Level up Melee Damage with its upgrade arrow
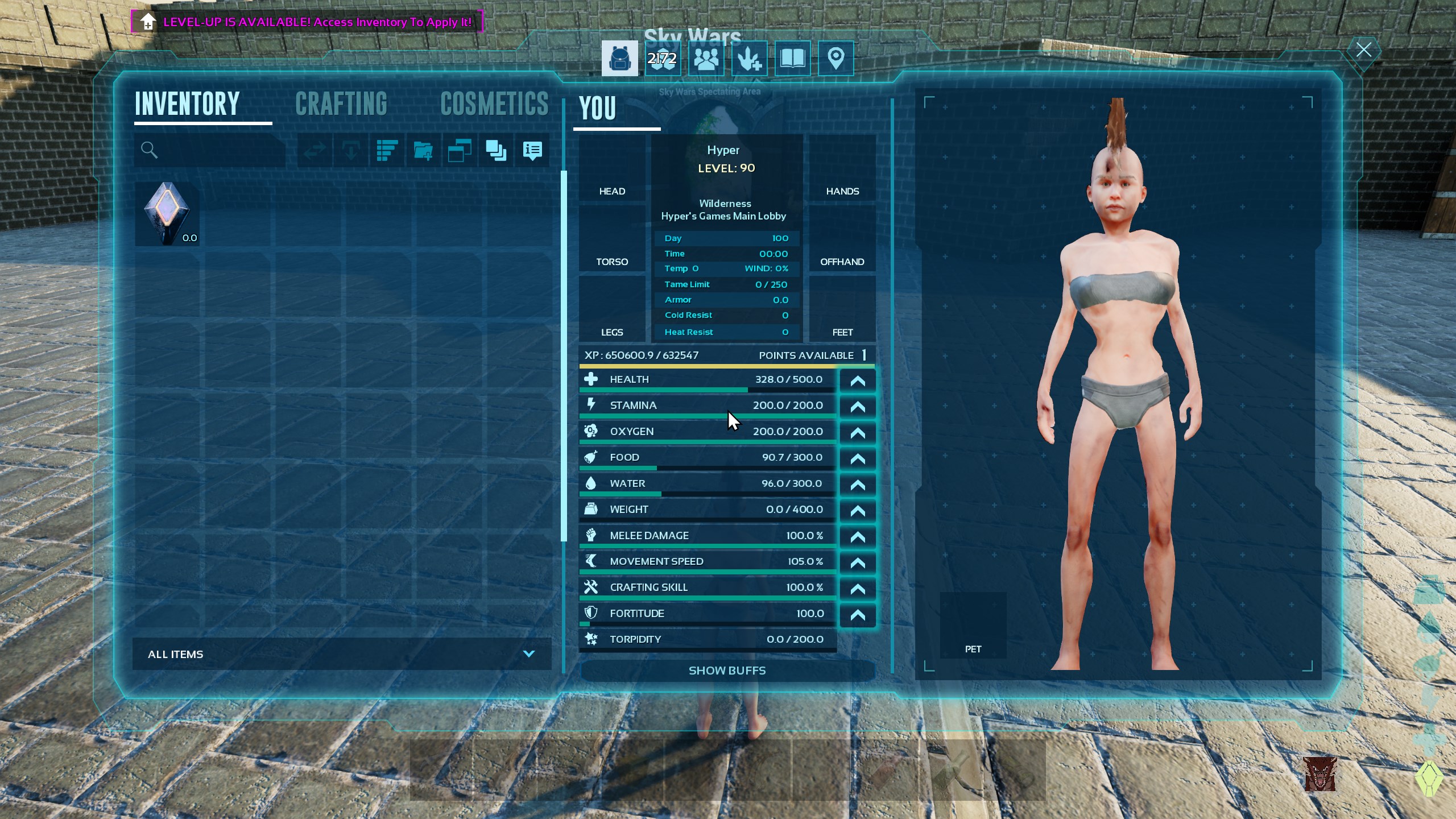The image size is (1456, 819). (x=858, y=537)
